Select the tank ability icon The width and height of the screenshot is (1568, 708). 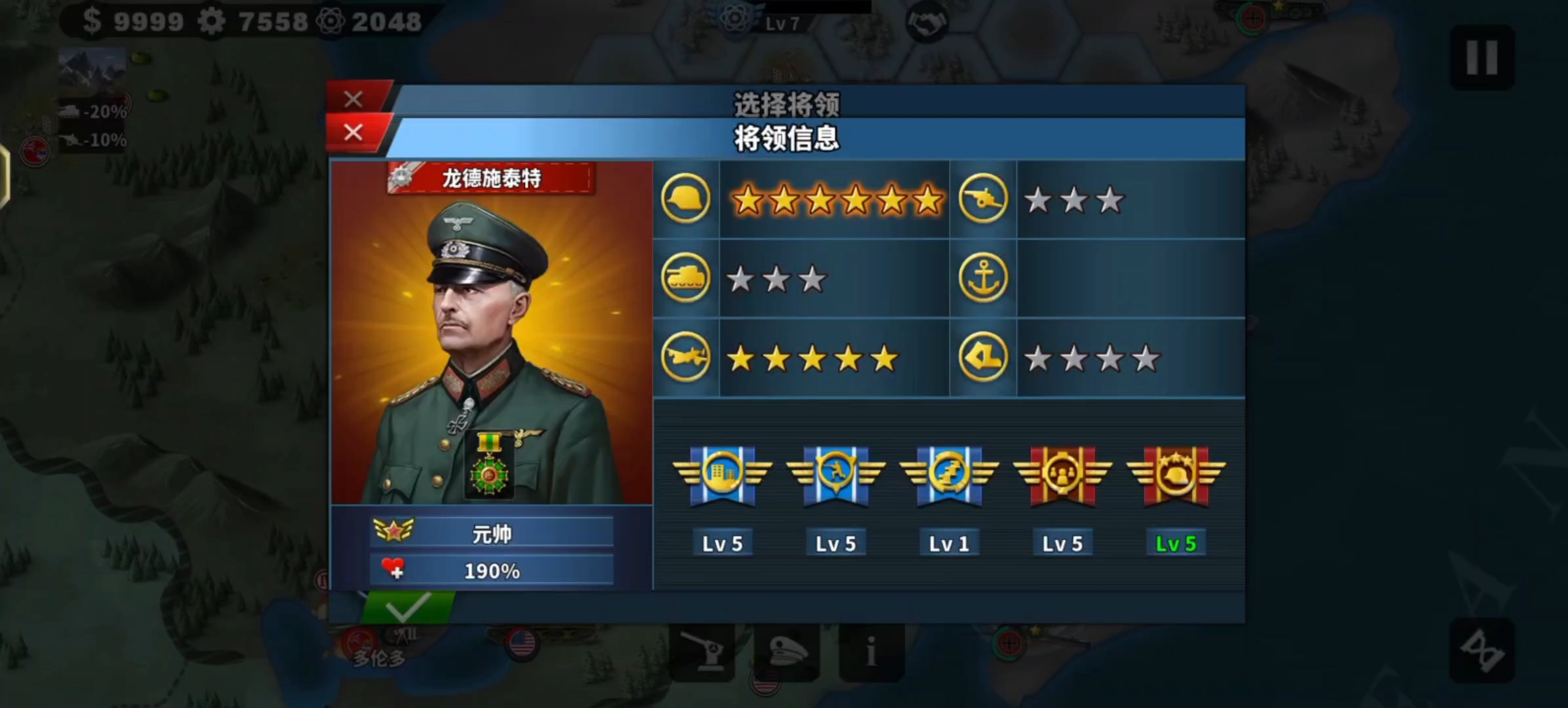point(686,277)
